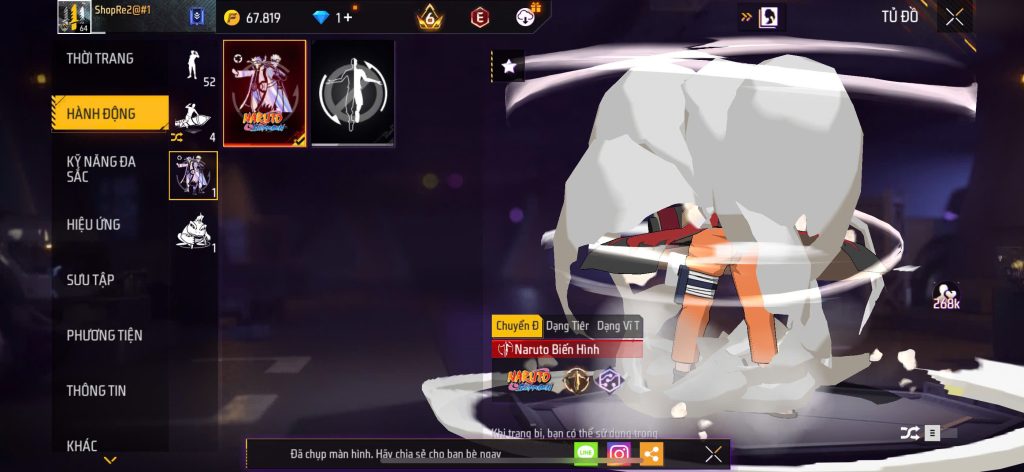
Task: Open the player profile avatar
Action: pos(73,17)
